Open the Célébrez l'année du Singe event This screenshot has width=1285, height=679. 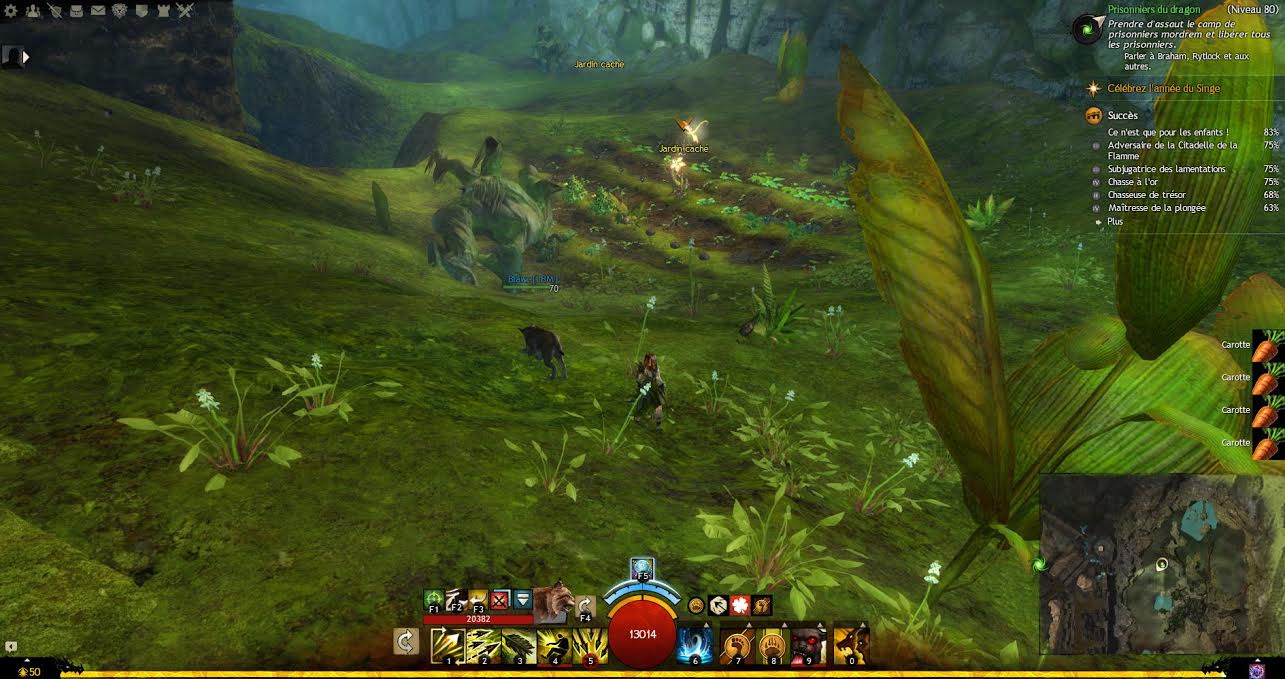pos(1163,89)
